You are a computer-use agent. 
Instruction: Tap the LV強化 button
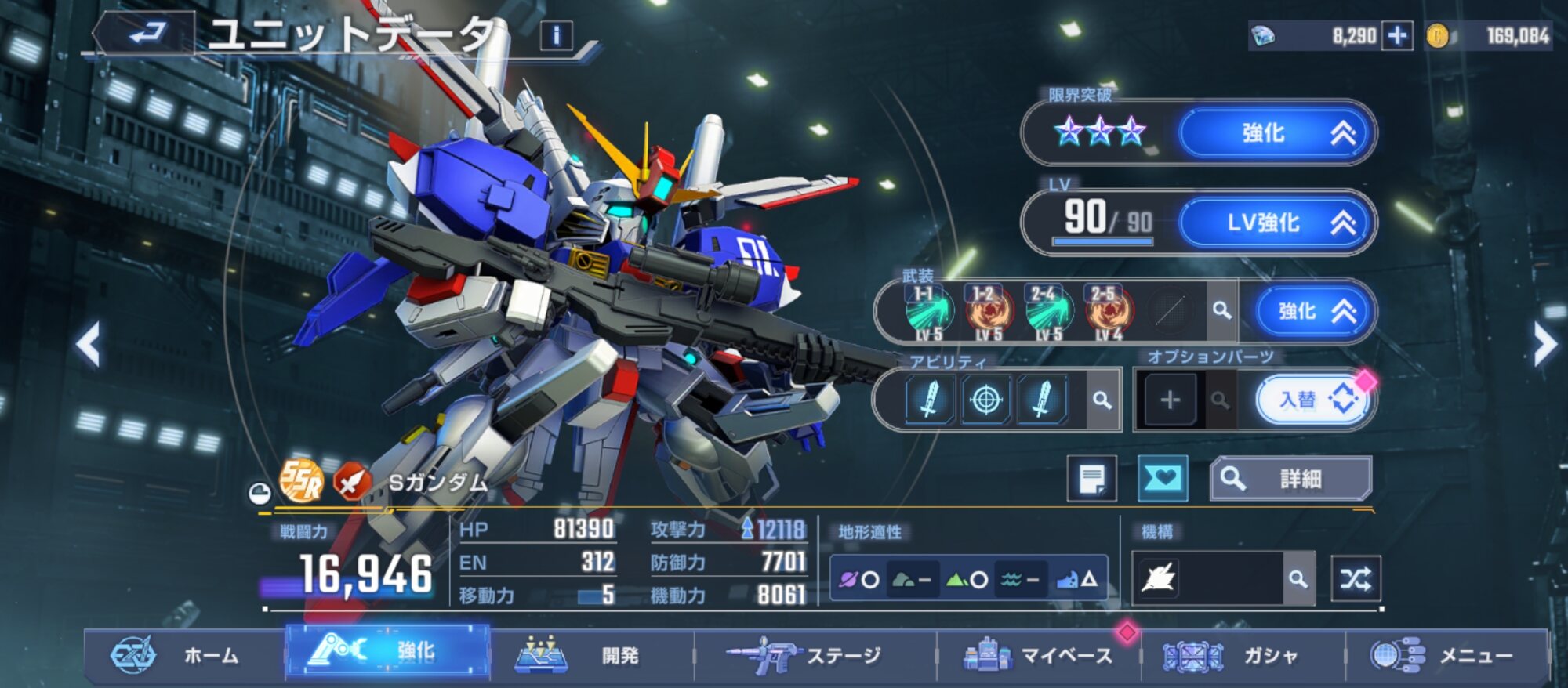(x=1276, y=223)
